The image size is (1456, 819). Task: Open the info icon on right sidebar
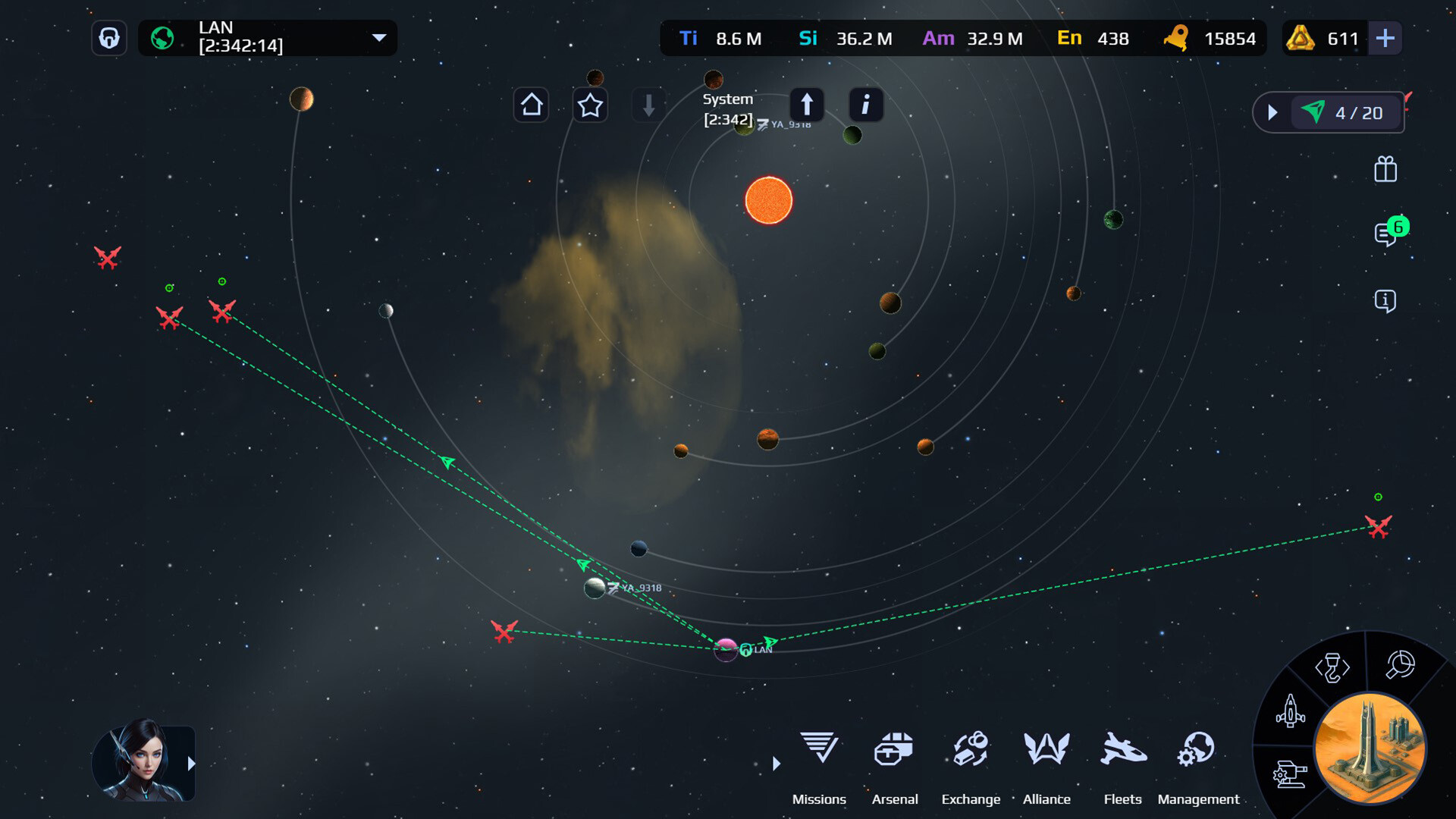coord(1385,301)
